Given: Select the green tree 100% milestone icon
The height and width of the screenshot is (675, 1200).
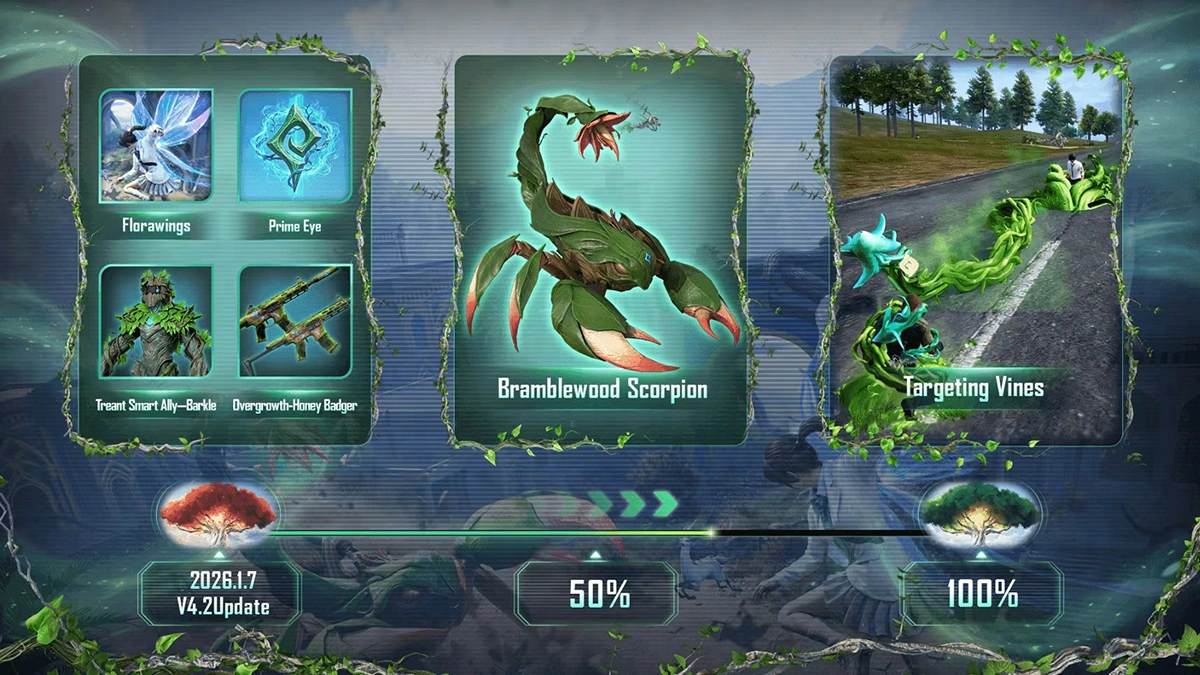Looking at the screenshot, I should click(x=980, y=513).
